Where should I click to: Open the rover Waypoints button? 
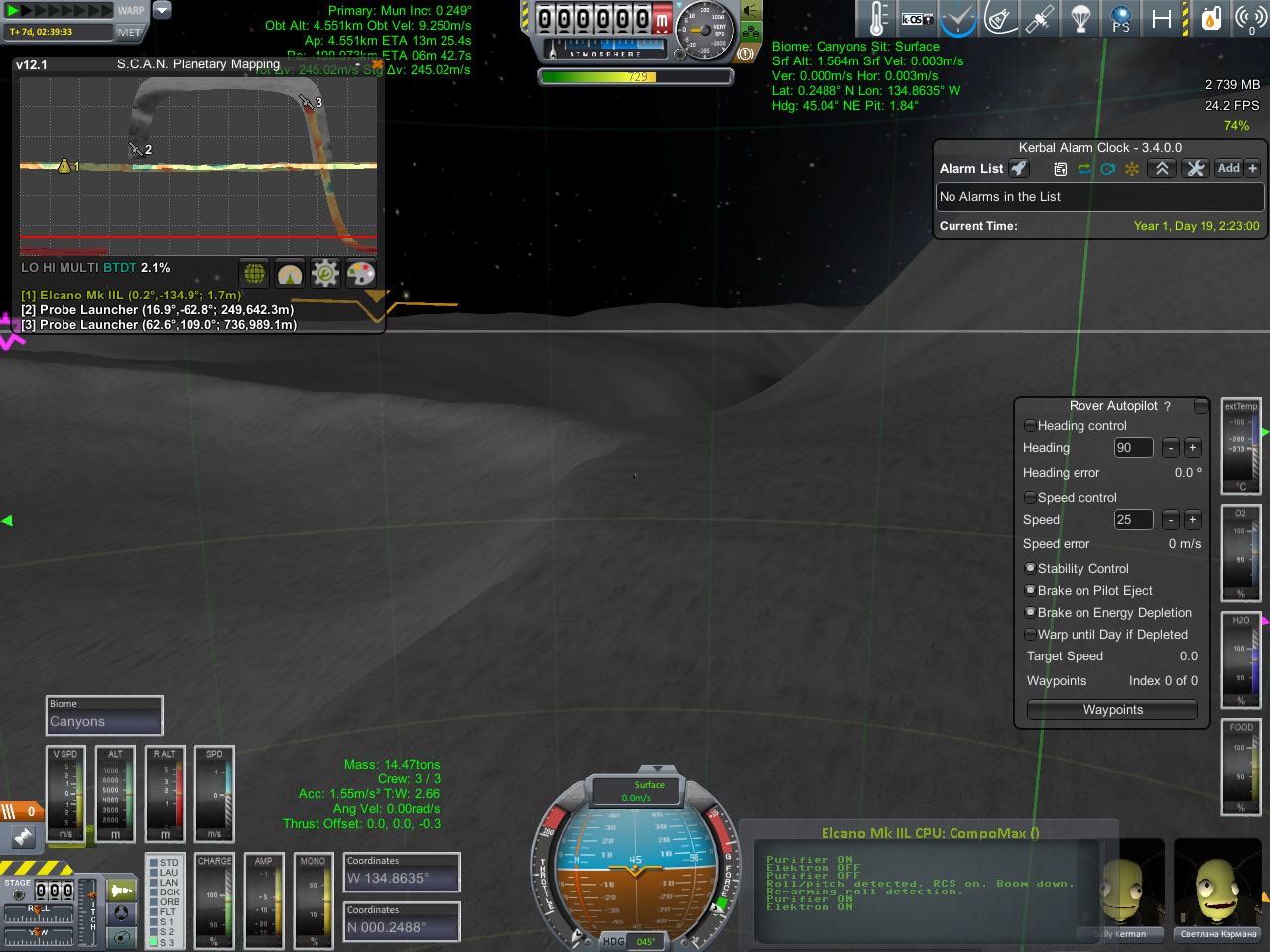[x=1112, y=710]
